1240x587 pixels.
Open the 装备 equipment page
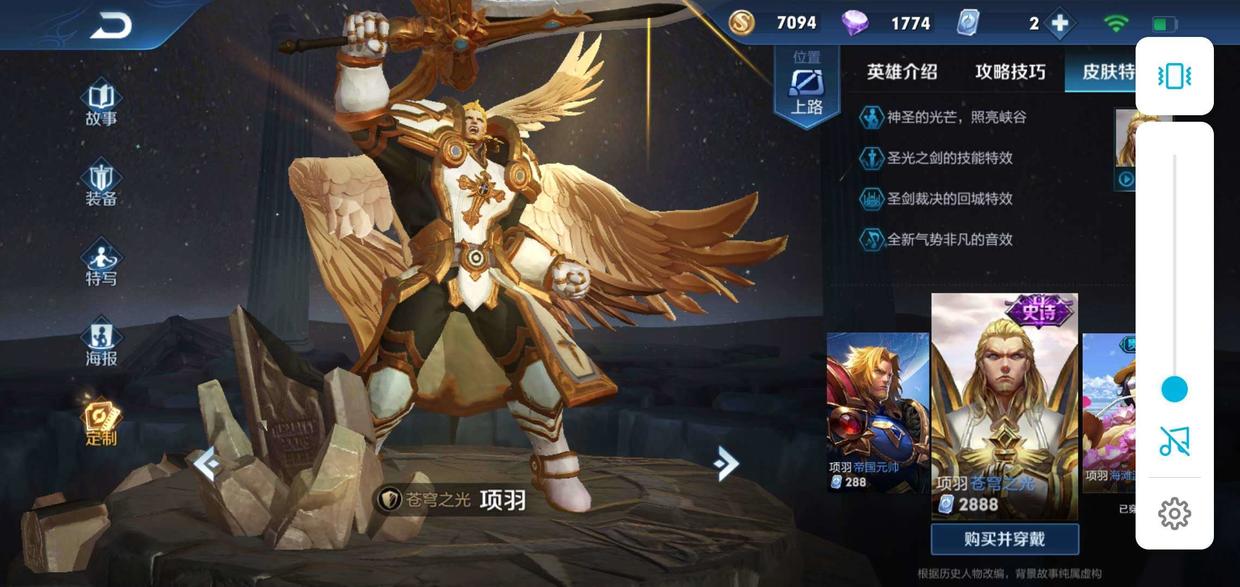101,185
